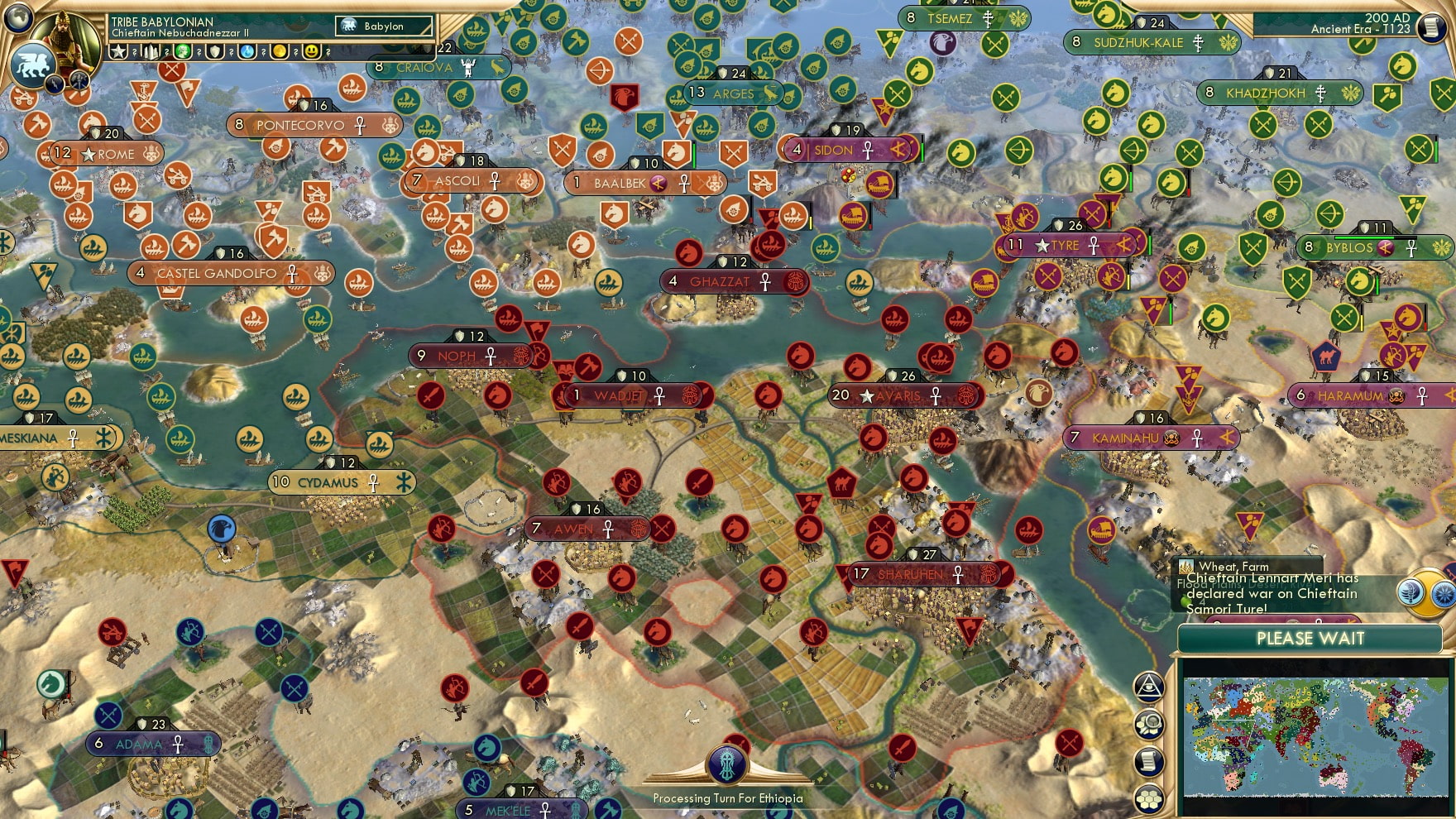Screen dimensions: 1456x819
Task: Open the Babylon civilization selector box
Action: point(383,26)
